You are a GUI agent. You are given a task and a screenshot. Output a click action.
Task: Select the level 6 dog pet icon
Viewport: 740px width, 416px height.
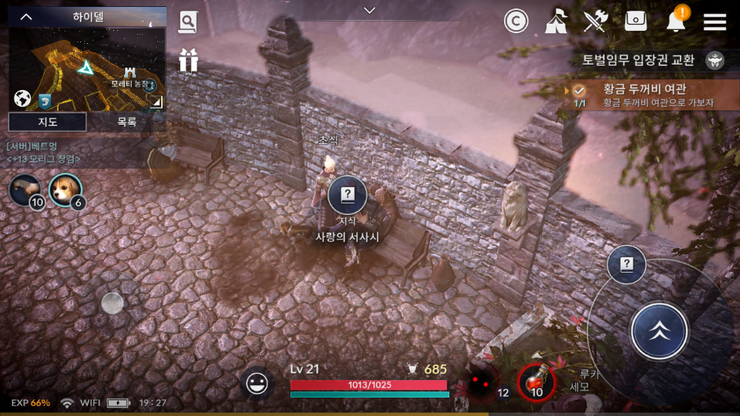66,188
